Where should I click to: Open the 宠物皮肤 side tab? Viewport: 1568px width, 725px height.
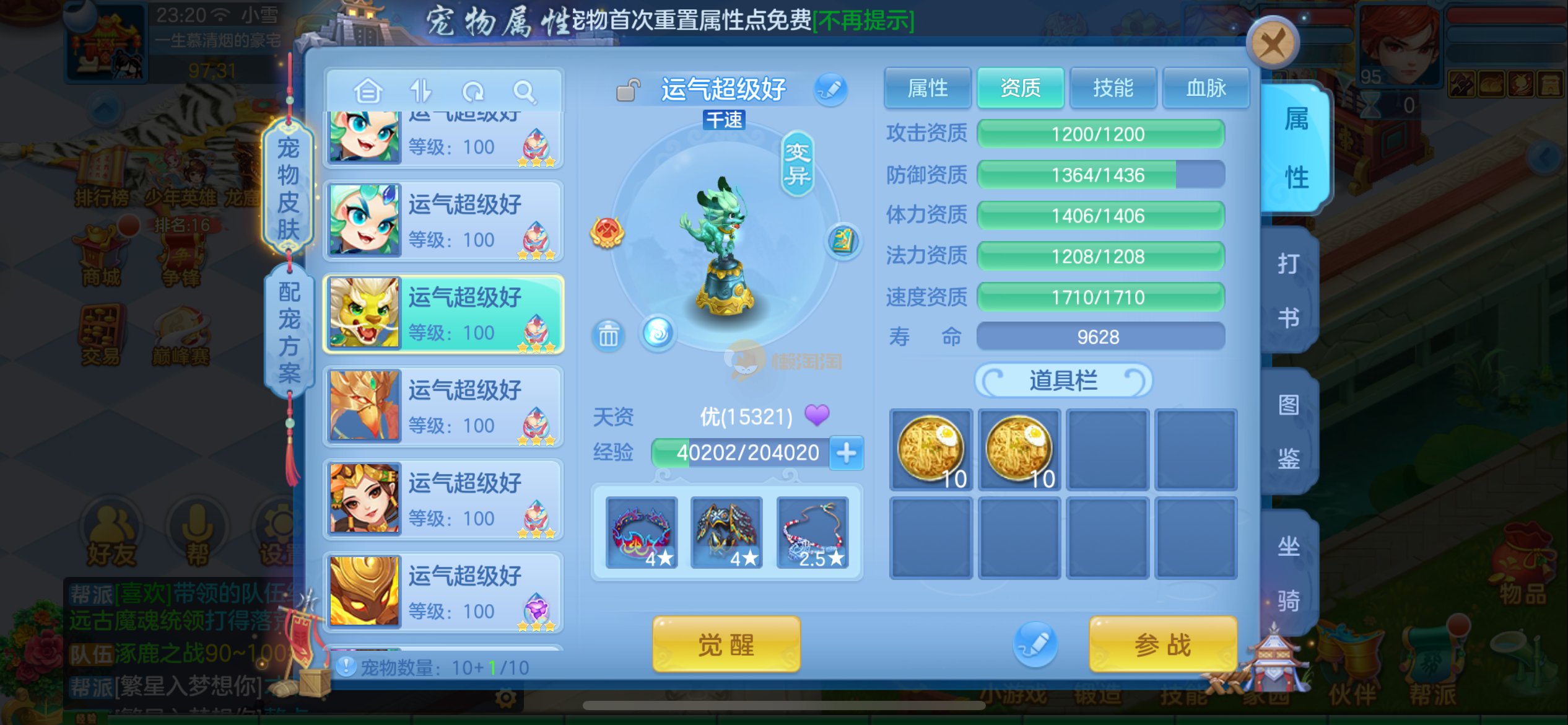pyautogui.click(x=288, y=188)
